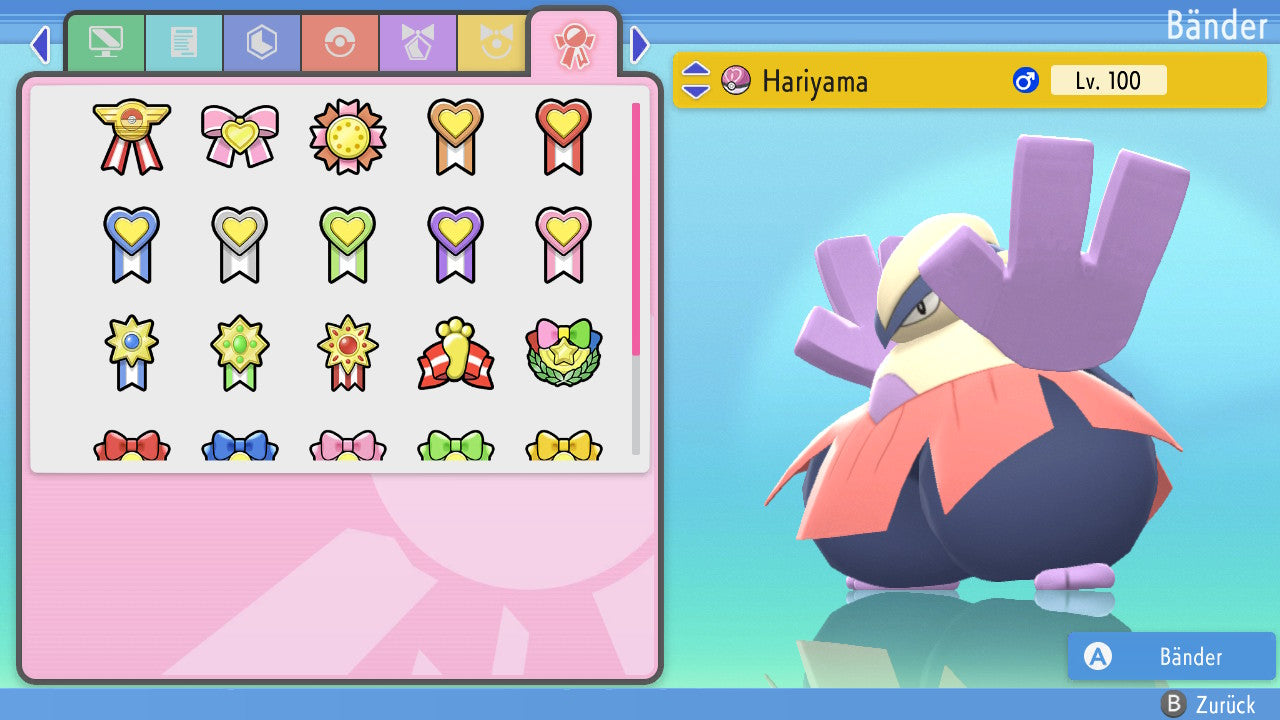This screenshot has height=720, width=1280.
Task: Select the star ribbon with red gem
Action: [347, 352]
